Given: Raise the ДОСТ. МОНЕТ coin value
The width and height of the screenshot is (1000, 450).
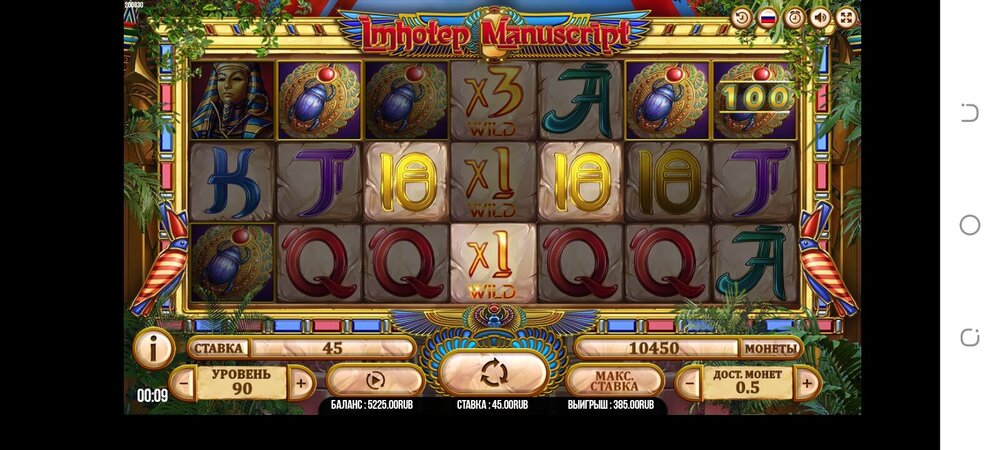Looking at the screenshot, I should [x=807, y=382].
